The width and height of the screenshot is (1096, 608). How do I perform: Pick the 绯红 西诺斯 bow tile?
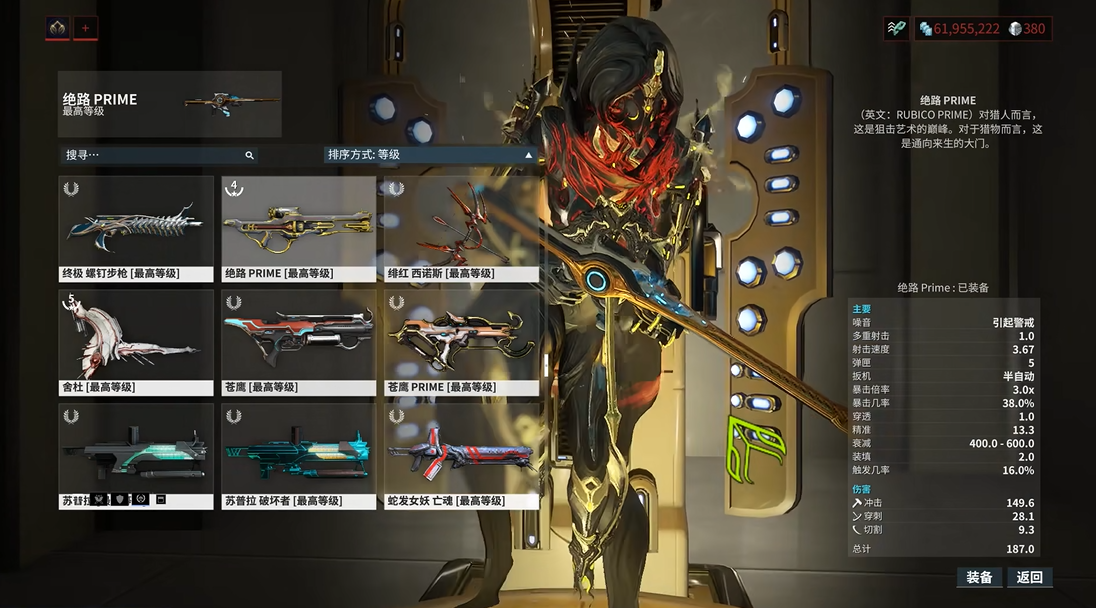pyautogui.click(x=462, y=230)
